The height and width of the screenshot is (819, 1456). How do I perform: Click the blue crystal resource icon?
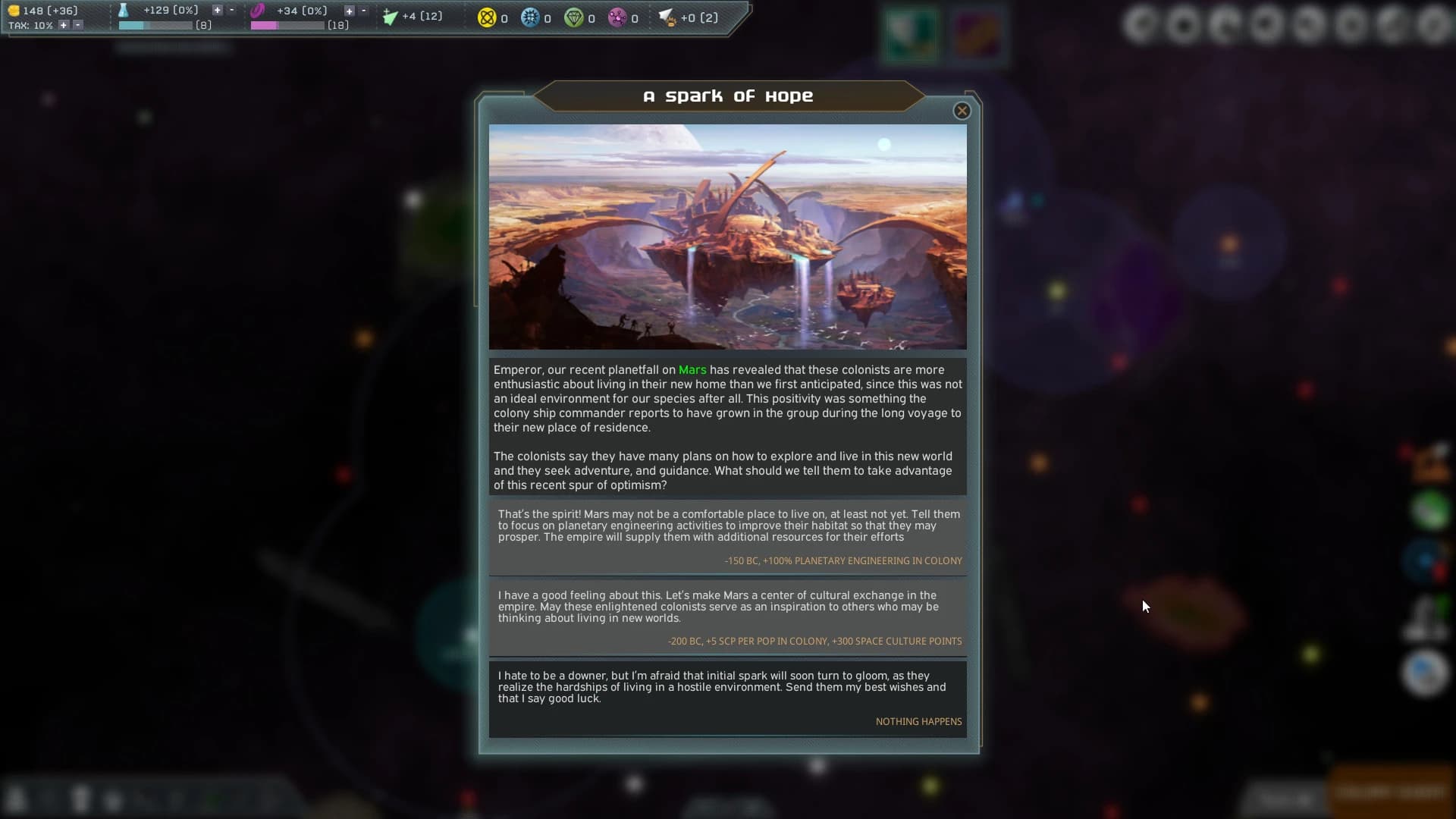[x=531, y=17]
